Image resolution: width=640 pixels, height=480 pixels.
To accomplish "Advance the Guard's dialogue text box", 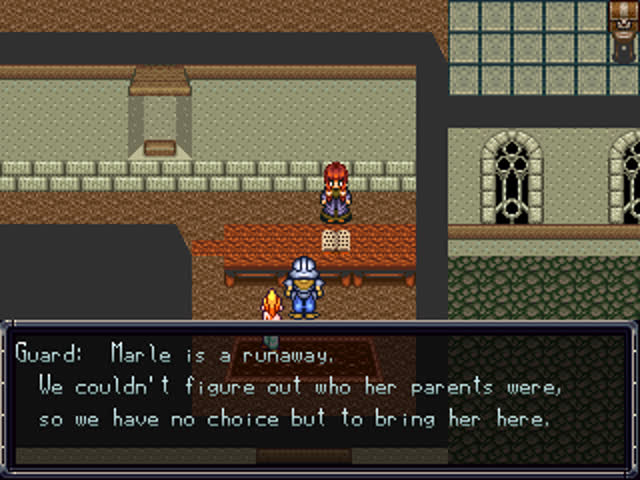I will (320, 395).
